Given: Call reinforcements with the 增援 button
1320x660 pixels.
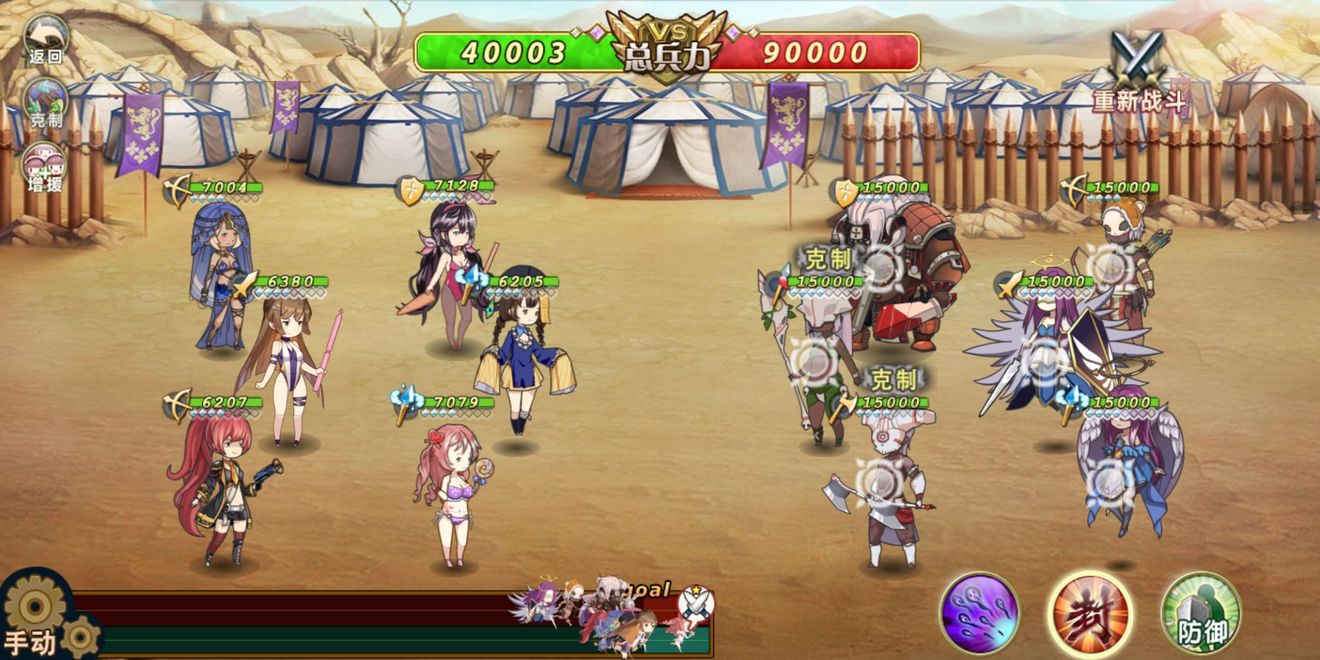Looking at the screenshot, I should pyautogui.click(x=45, y=165).
